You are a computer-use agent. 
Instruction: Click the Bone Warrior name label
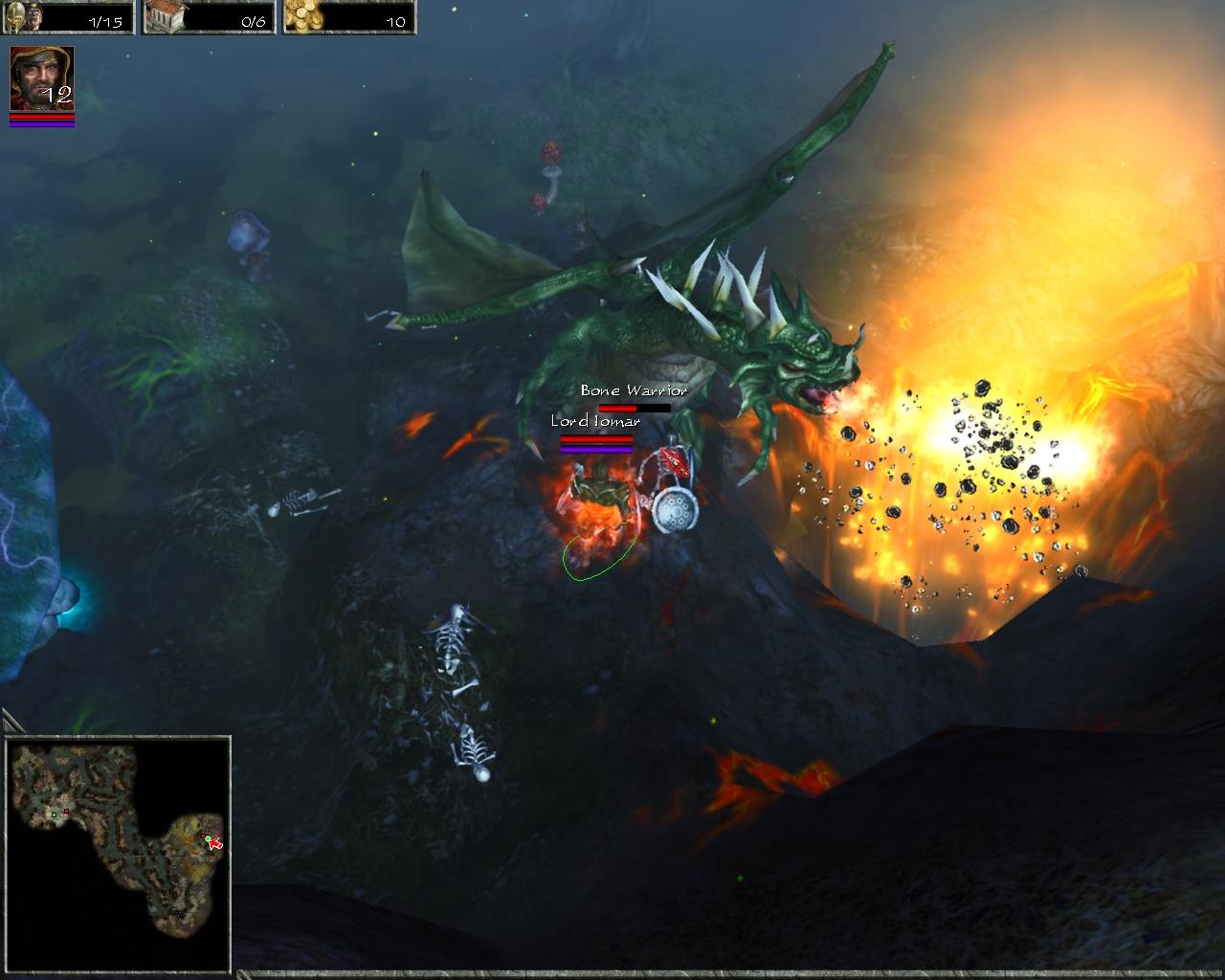click(x=632, y=391)
